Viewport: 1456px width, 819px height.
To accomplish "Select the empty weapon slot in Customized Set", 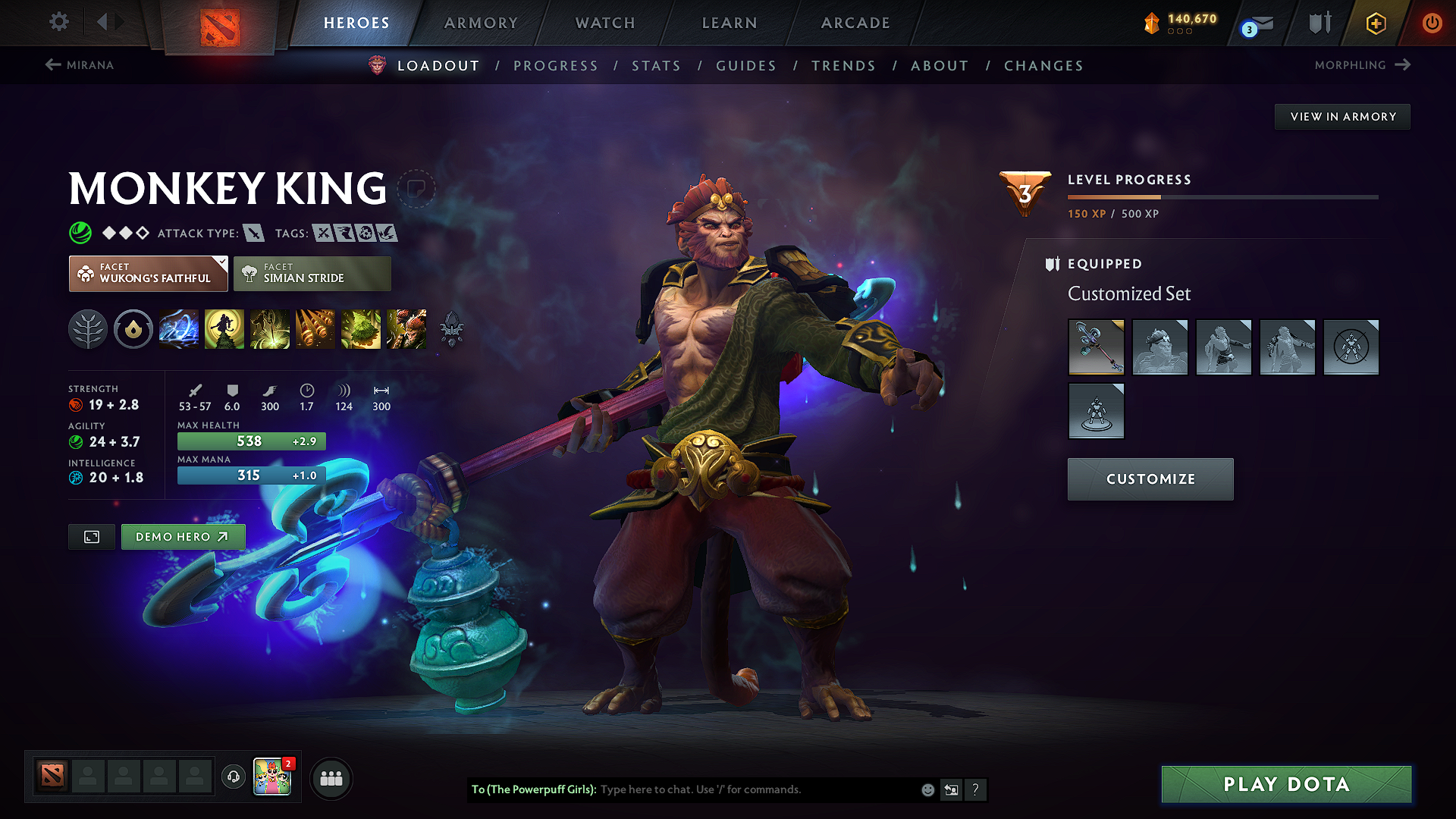I will pyautogui.click(x=1351, y=347).
